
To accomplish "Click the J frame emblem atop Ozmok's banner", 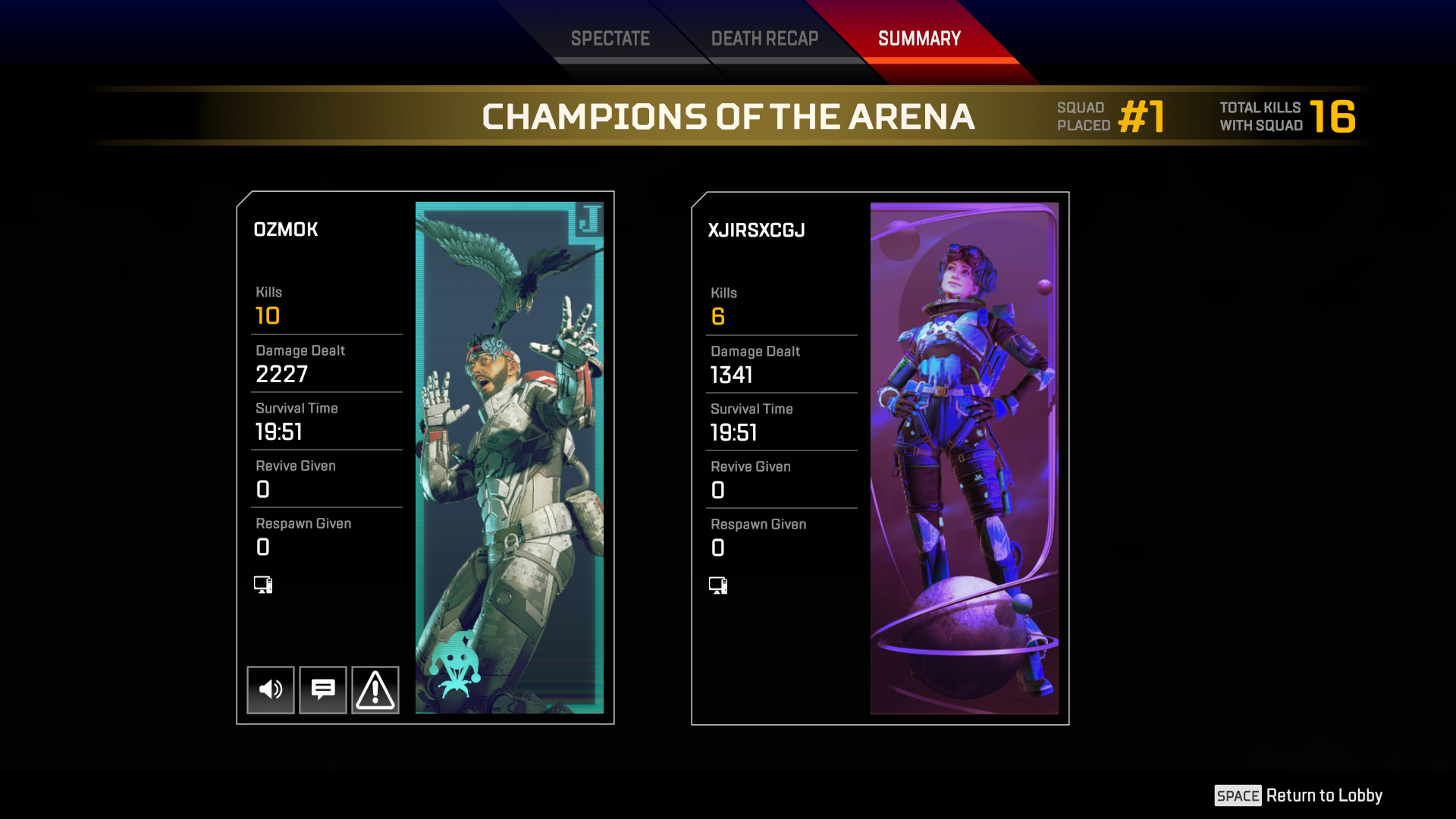I will 590,219.
